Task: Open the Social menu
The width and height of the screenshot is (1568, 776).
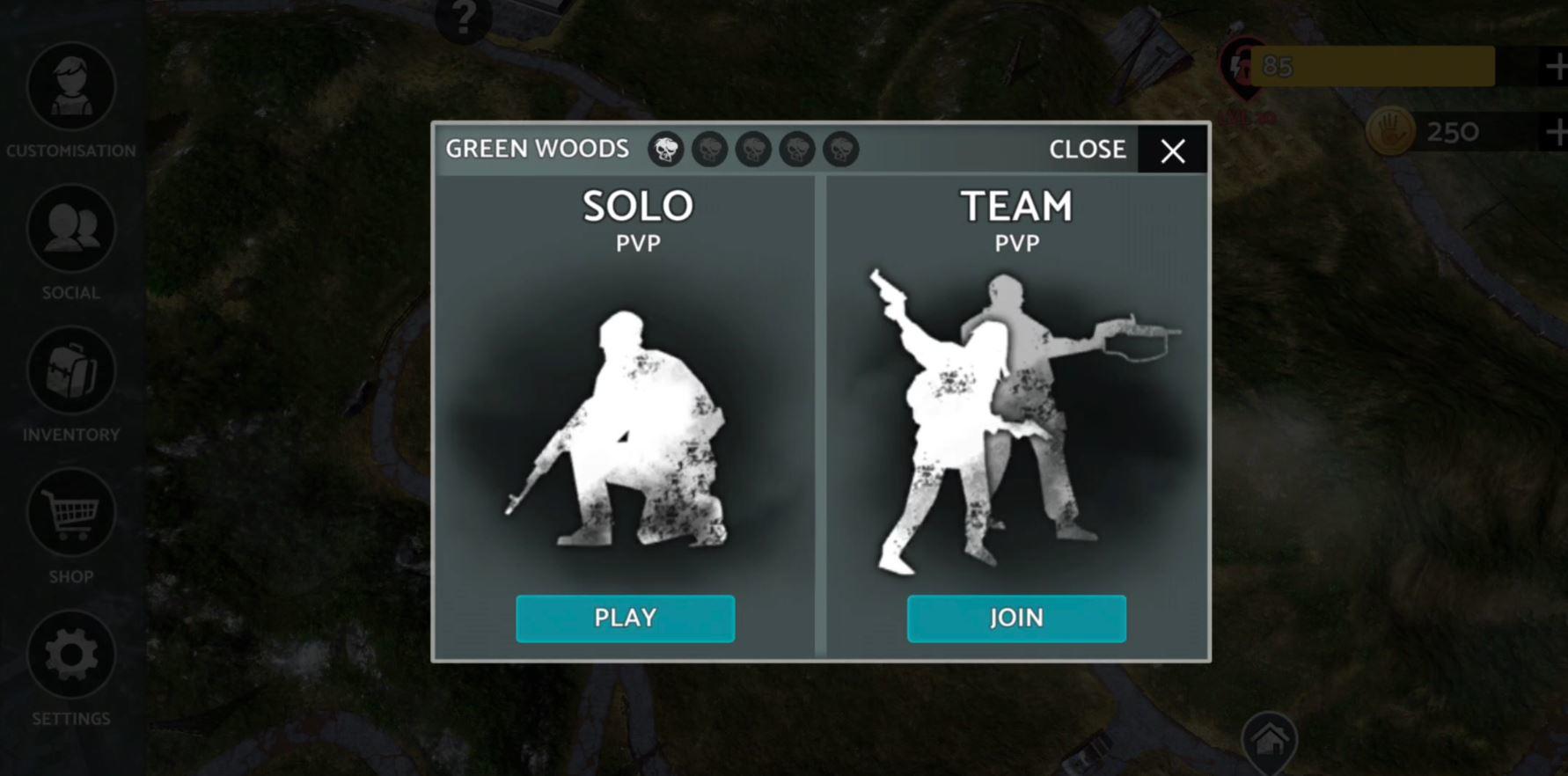Action: [x=72, y=229]
